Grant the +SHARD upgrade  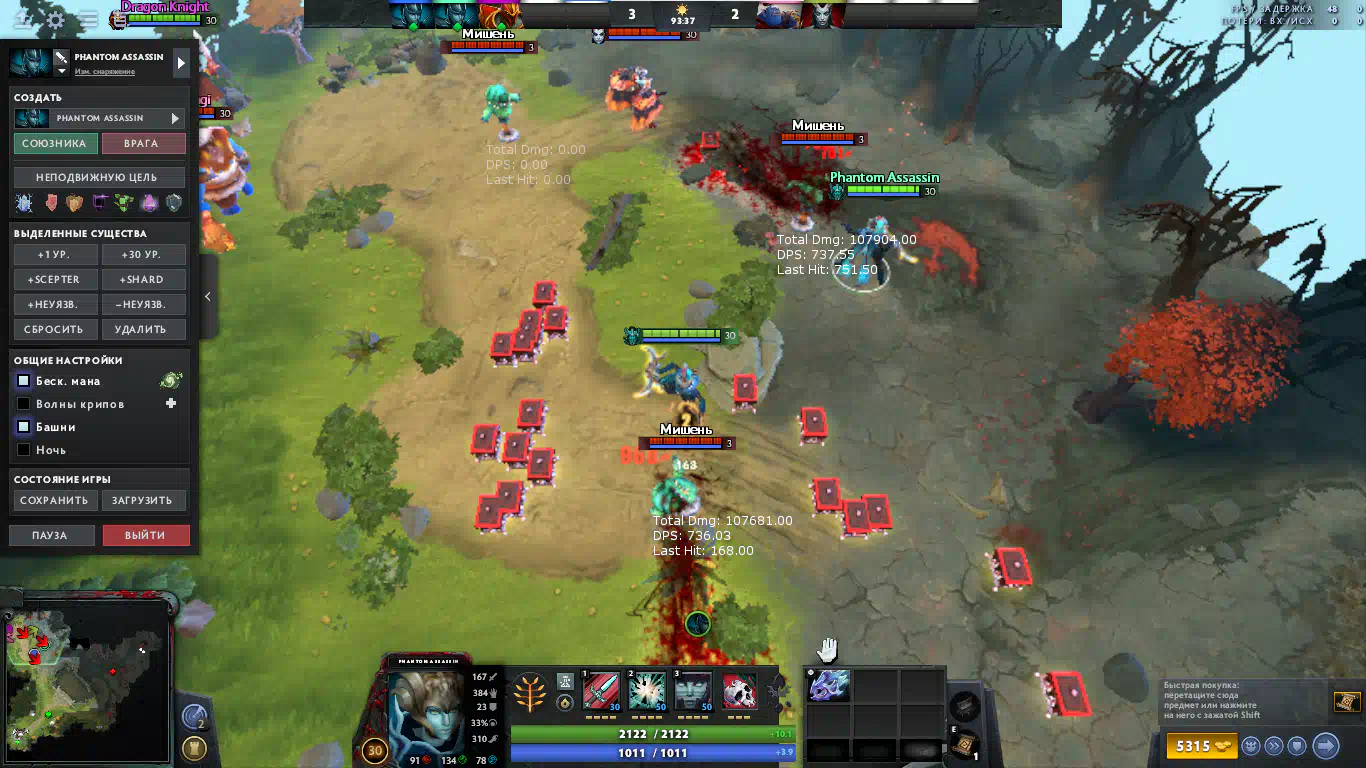[x=143, y=280]
